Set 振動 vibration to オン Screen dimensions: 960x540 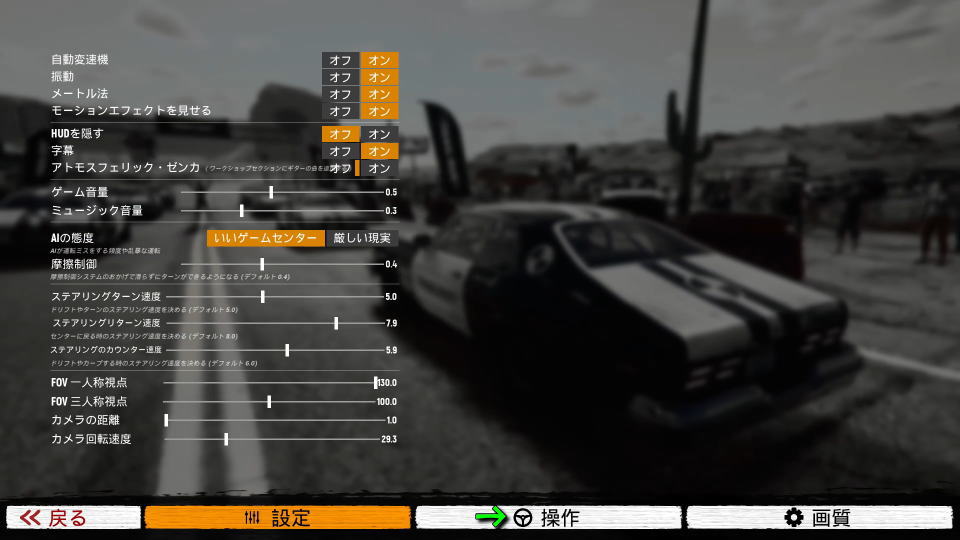[x=379, y=77]
